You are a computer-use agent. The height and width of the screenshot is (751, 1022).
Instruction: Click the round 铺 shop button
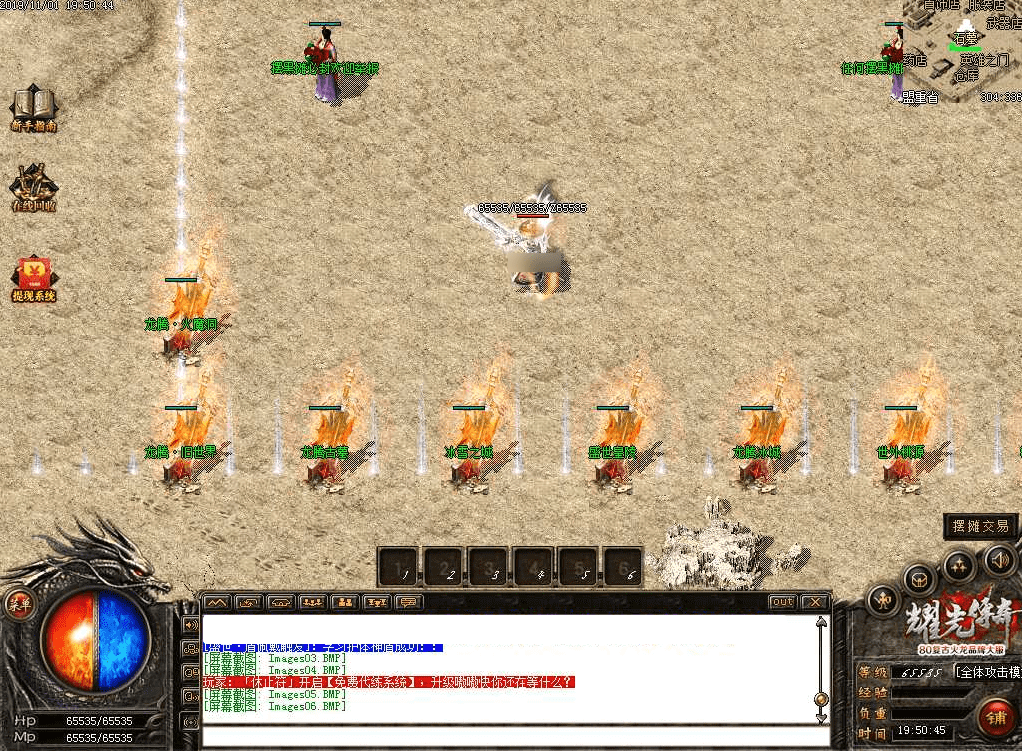click(x=995, y=718)
